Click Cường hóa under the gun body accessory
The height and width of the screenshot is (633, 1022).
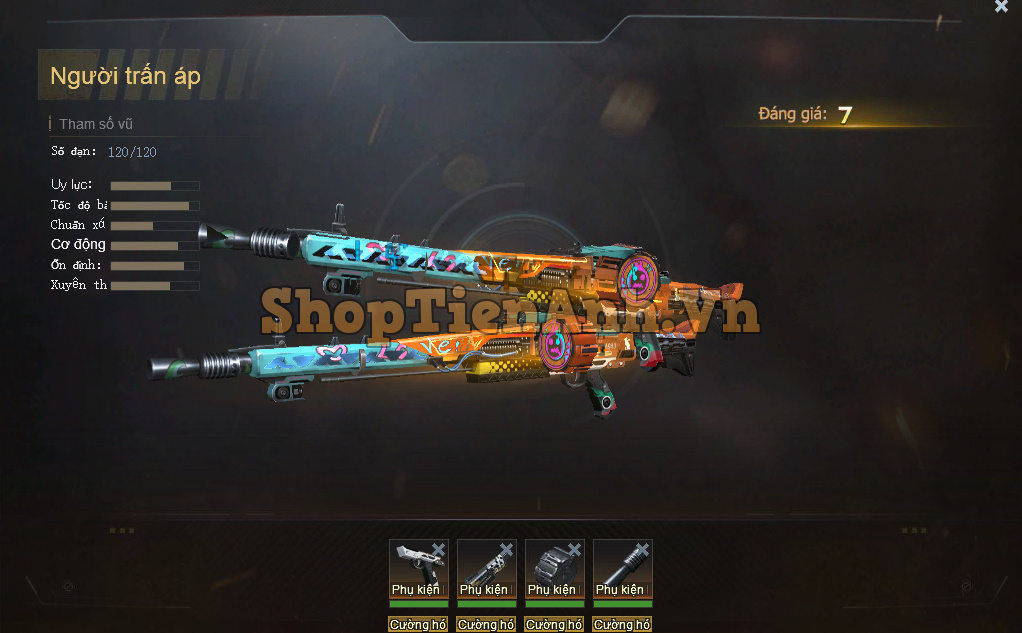pyautogui.click(x=485, y=624)
